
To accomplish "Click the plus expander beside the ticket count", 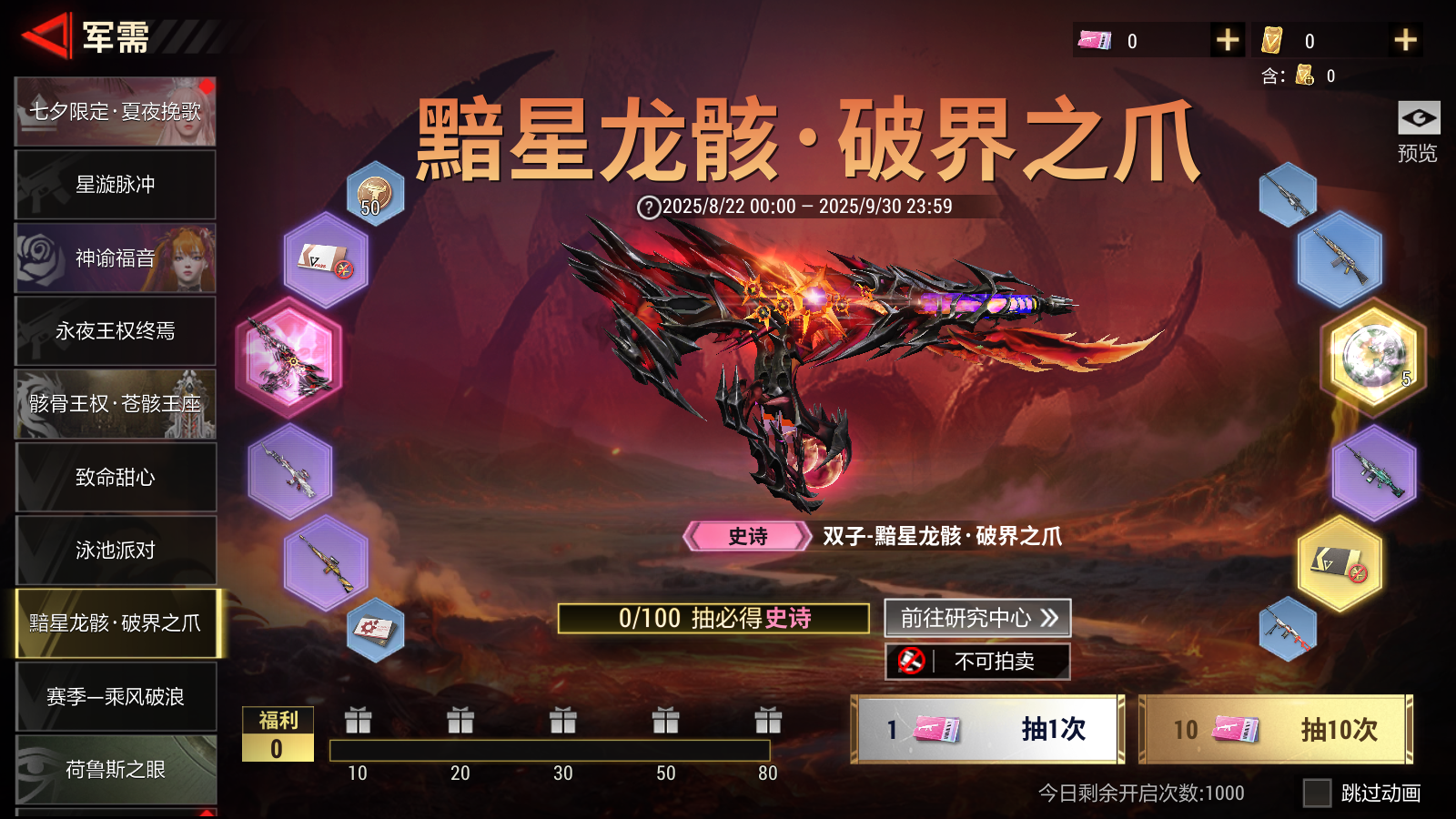I will tap(1228, 40).
